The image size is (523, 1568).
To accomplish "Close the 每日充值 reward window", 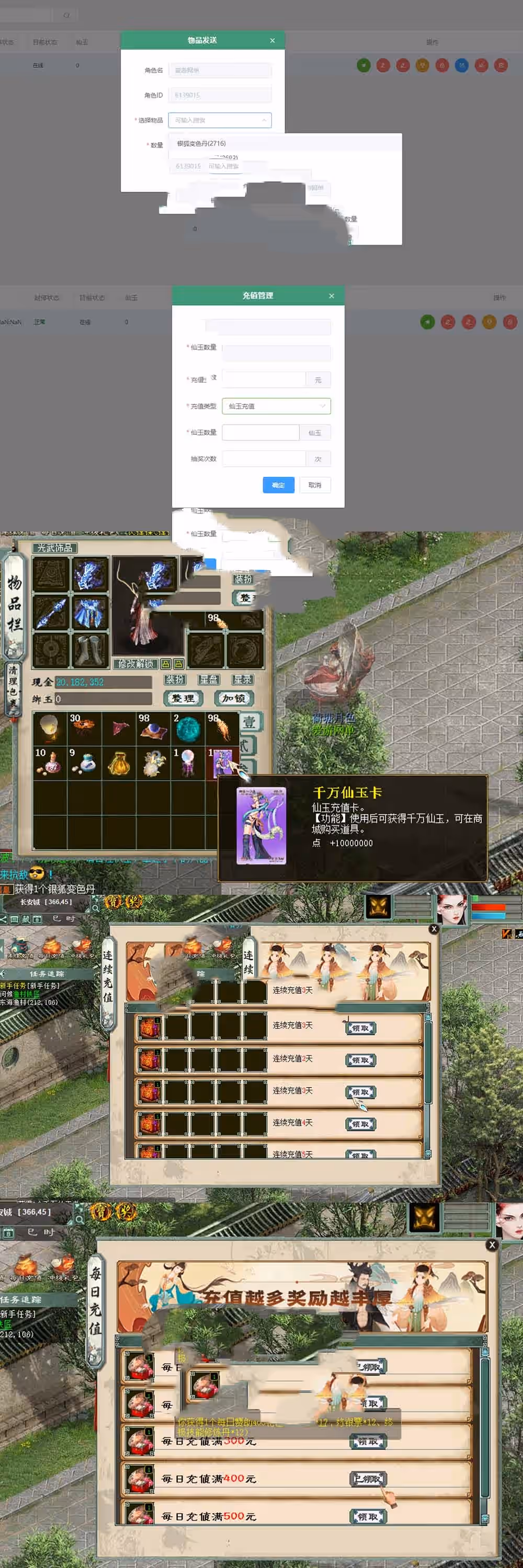I will [492, 1245].
